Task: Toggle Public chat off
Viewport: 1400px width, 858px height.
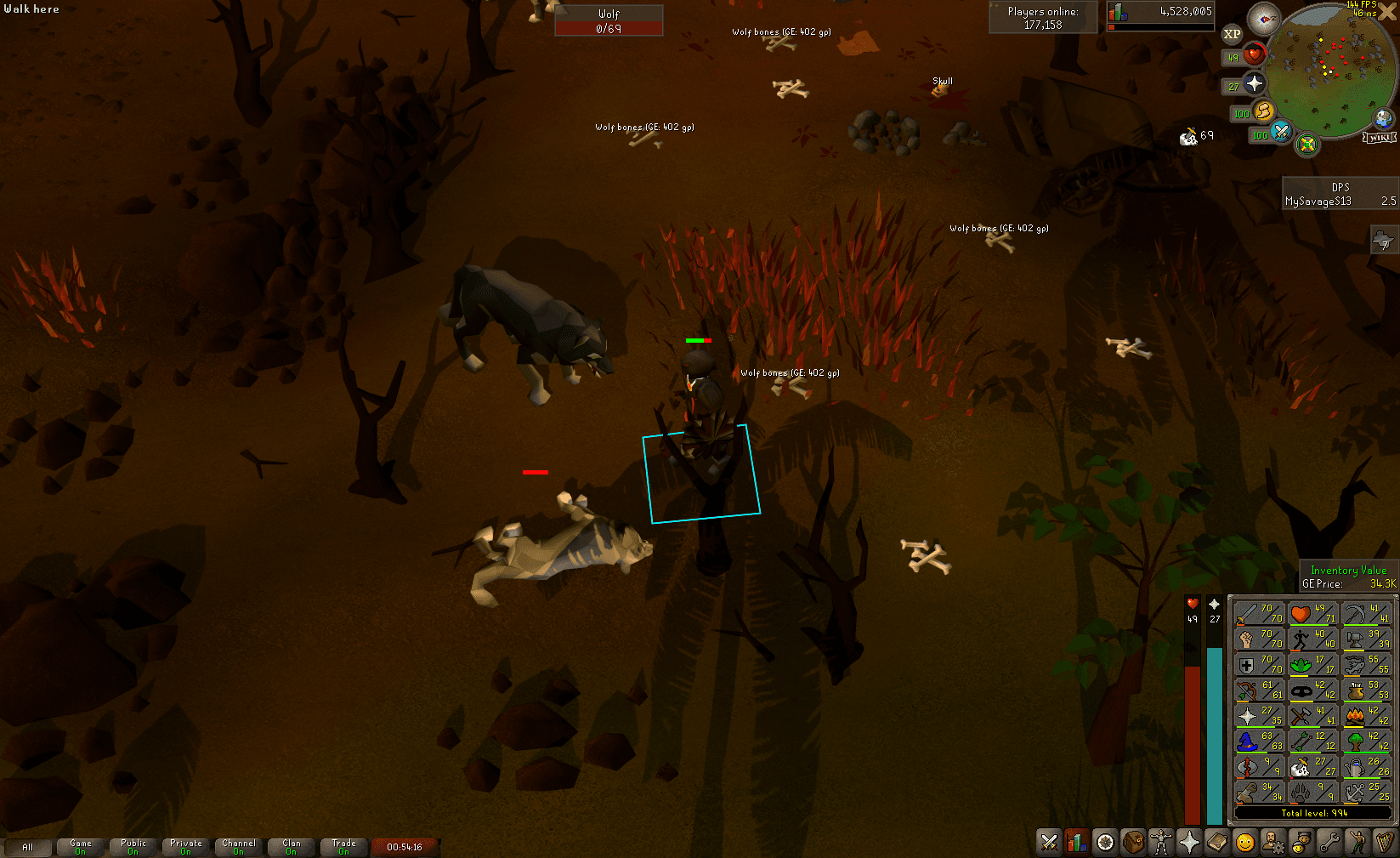Action: click(133, 846)
